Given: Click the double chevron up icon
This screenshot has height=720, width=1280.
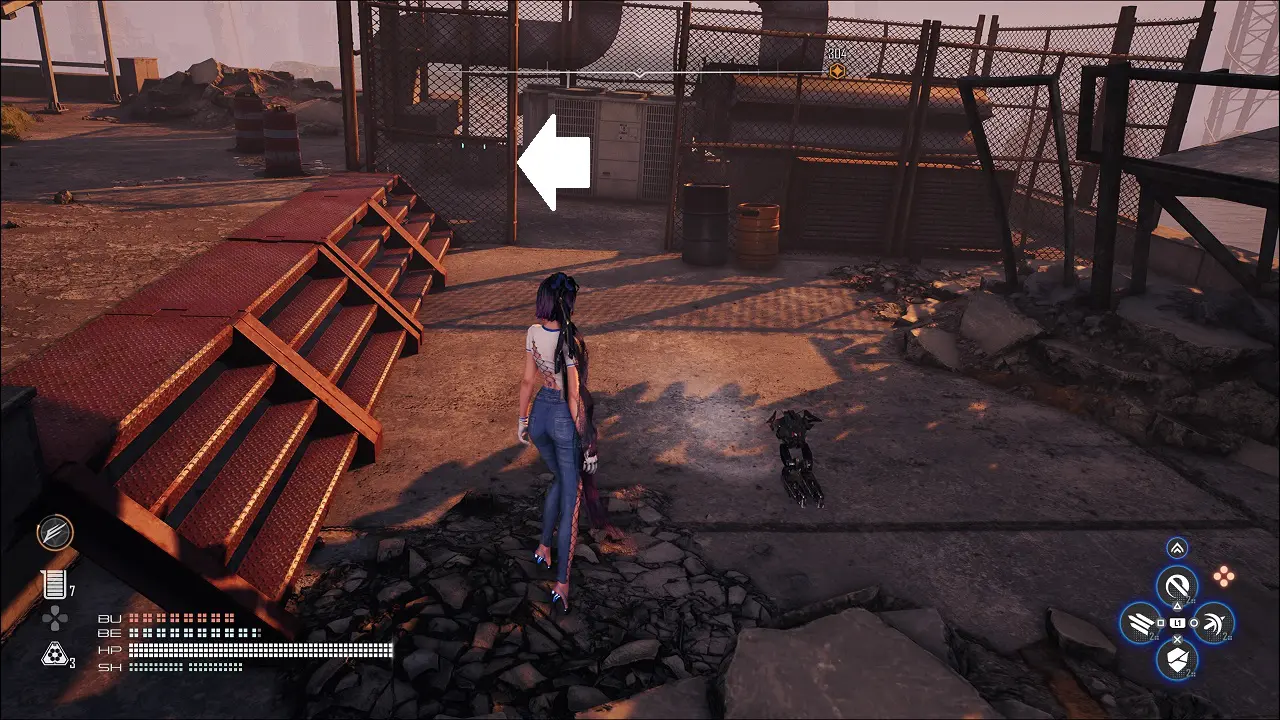Looking at the screenshot, I should click(x=1177, y=548).
